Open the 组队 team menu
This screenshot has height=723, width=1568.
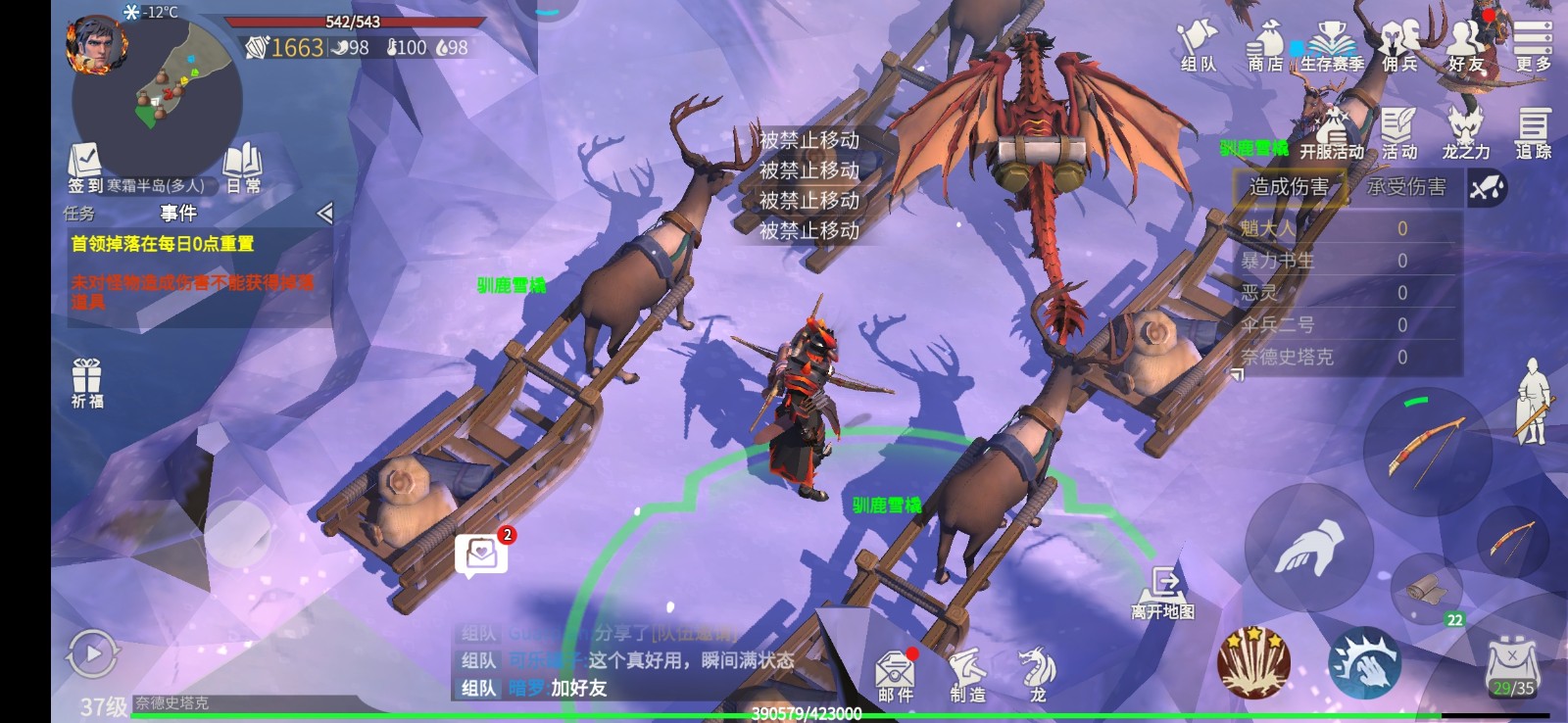click(1198, 47)
